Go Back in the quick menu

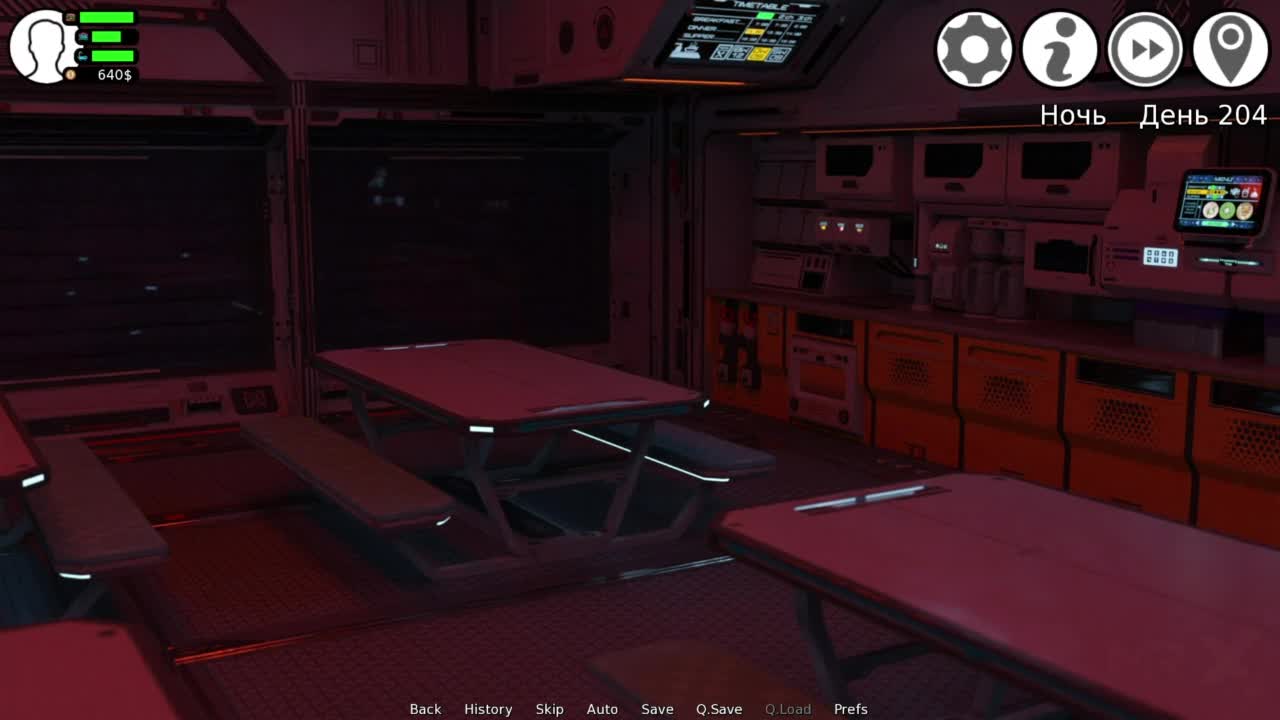tap(425, 709)
